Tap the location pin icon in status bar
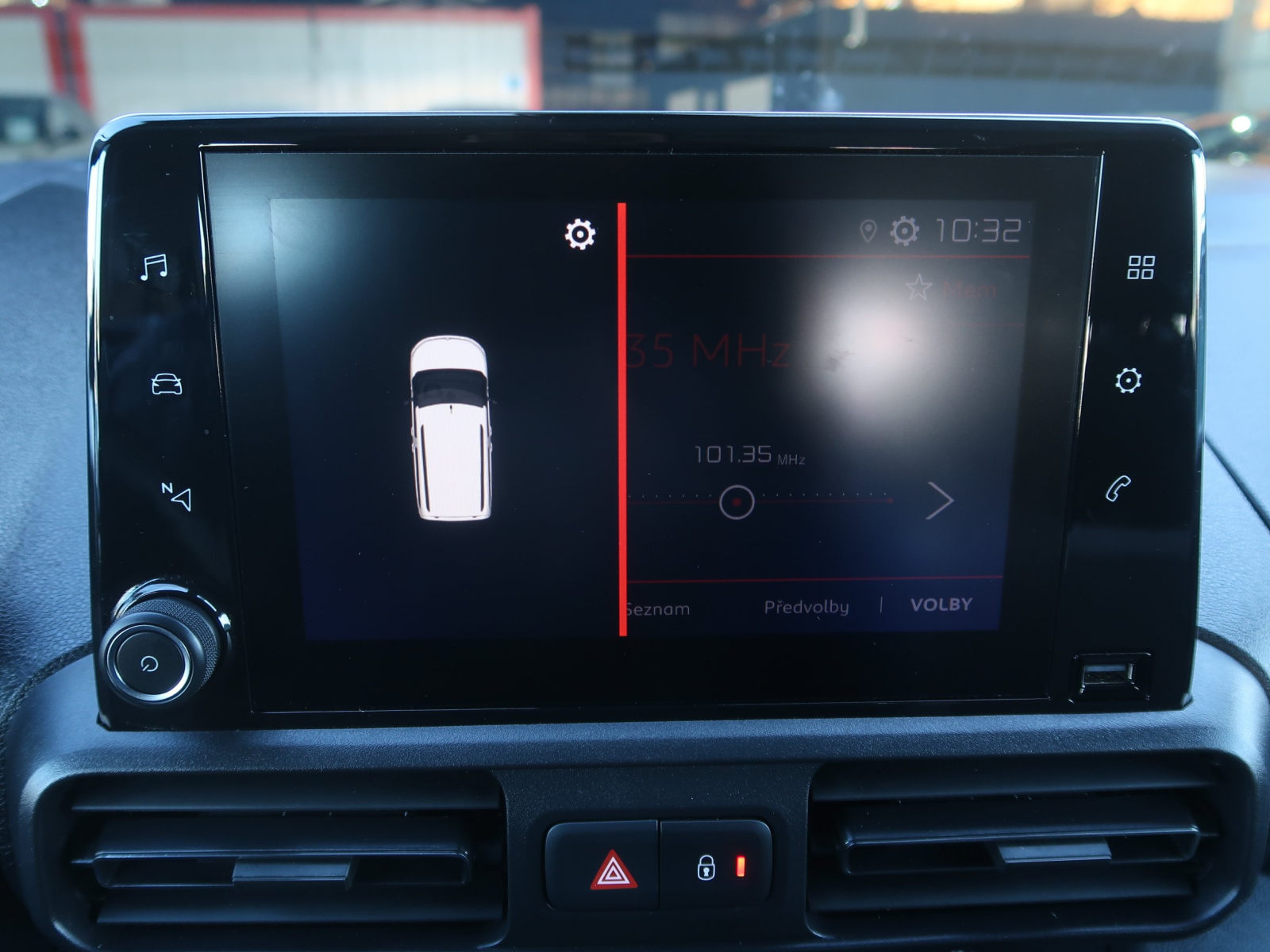1270x952 pixels. click(869, 230)
